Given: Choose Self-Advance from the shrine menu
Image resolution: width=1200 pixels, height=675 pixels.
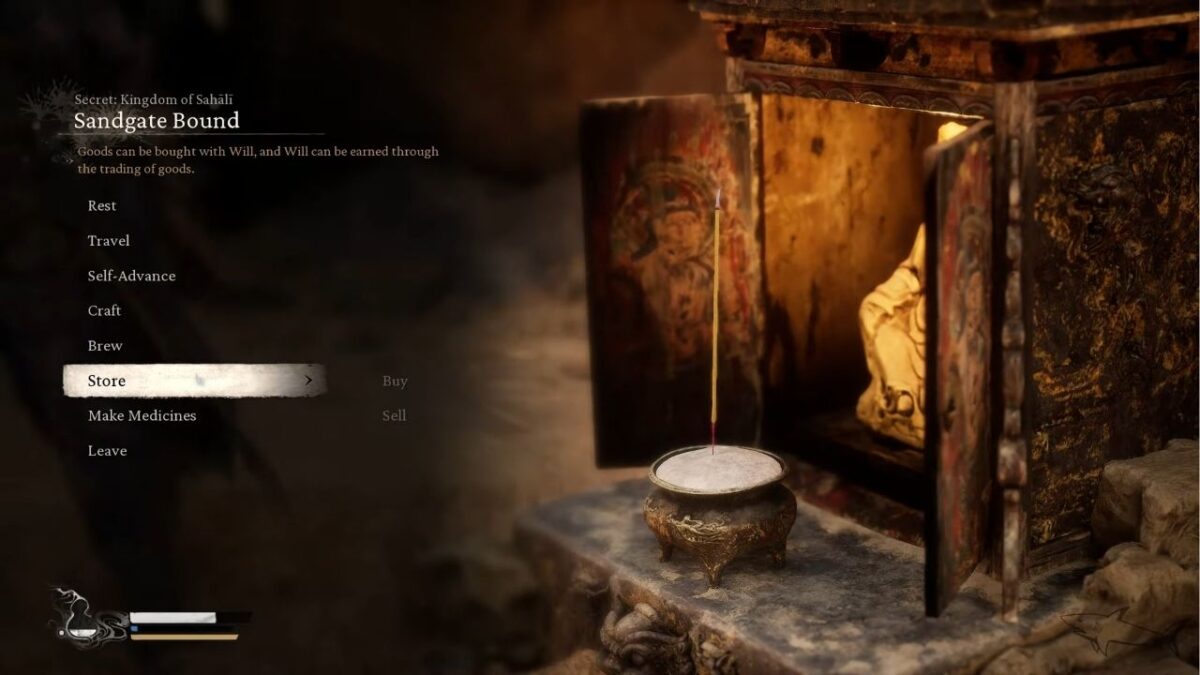Looking at the screenshot, I should pyautogui.click(x=131, y=276).
